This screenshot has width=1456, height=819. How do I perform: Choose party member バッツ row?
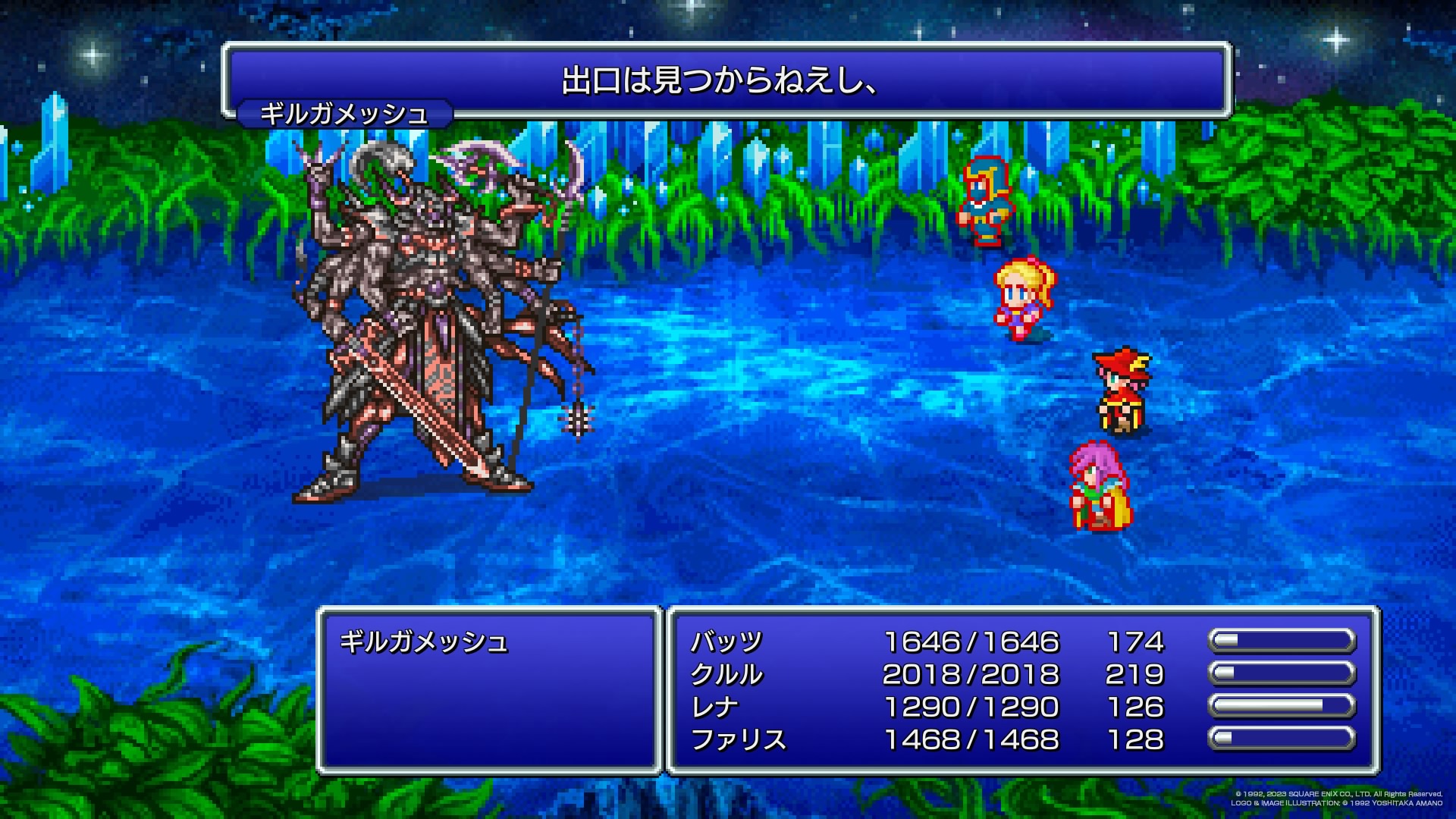click(726, 642)
